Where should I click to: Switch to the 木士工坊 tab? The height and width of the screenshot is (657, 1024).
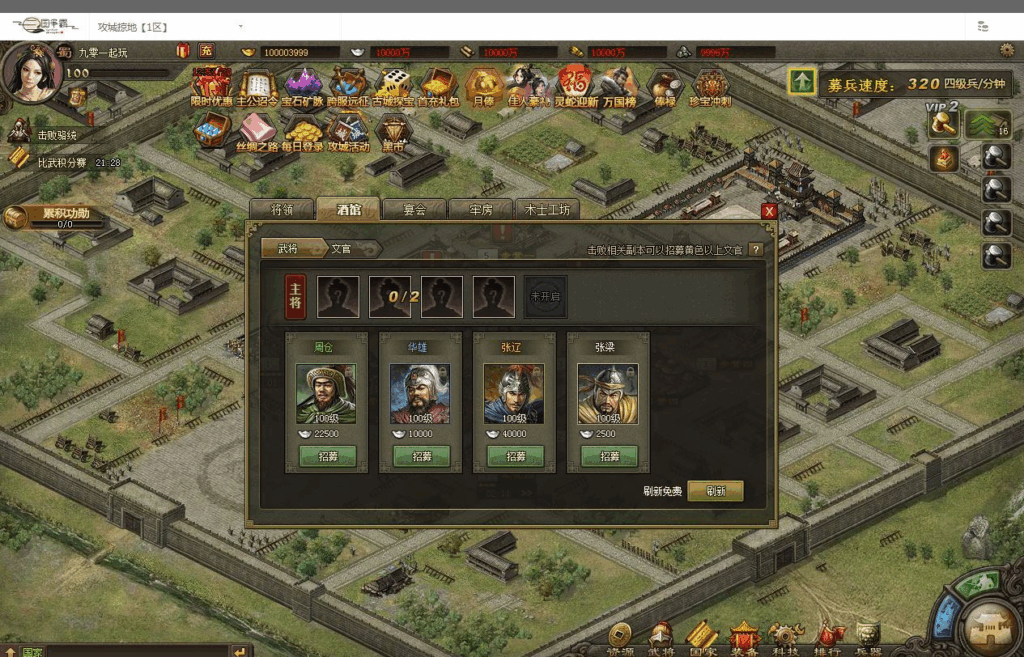(x=547, y=210)
